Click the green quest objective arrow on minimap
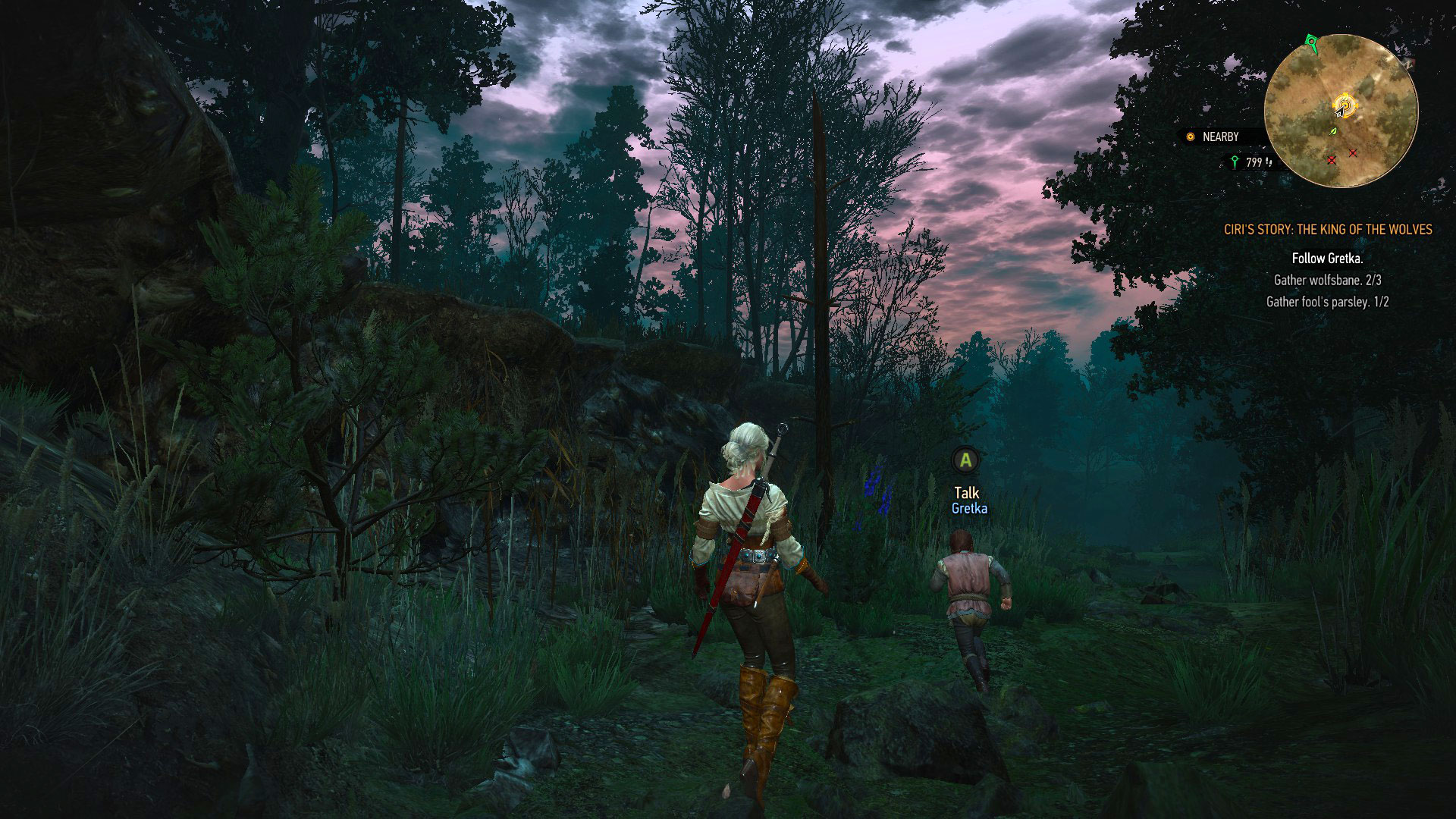The image size is (1456, 819). coord(1311,42)
